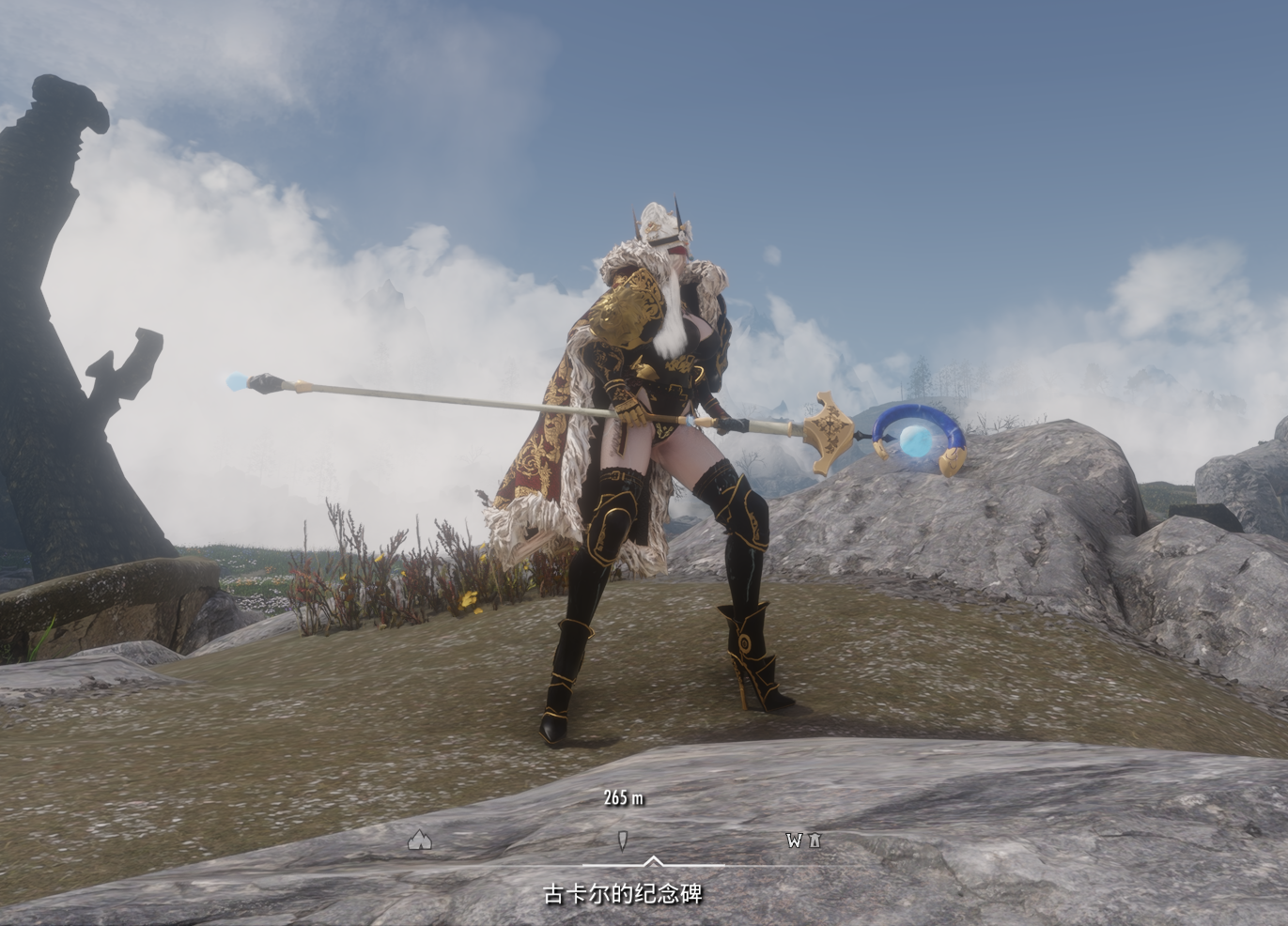Click the camp marker on the compass
The image size is (1288, 926).
(x=420, y=841)
